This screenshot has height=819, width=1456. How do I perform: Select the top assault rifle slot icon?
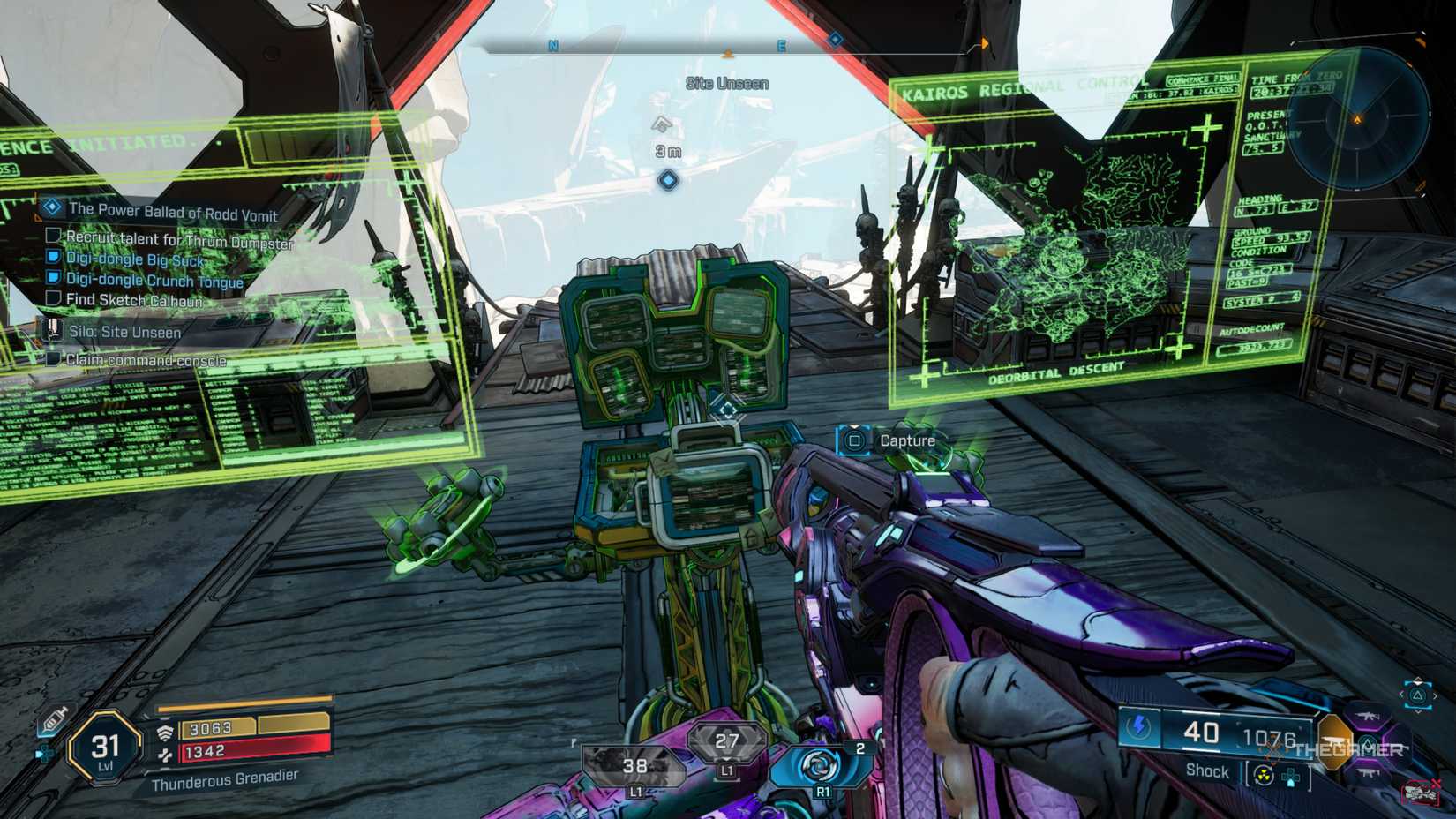(1368, 717)
